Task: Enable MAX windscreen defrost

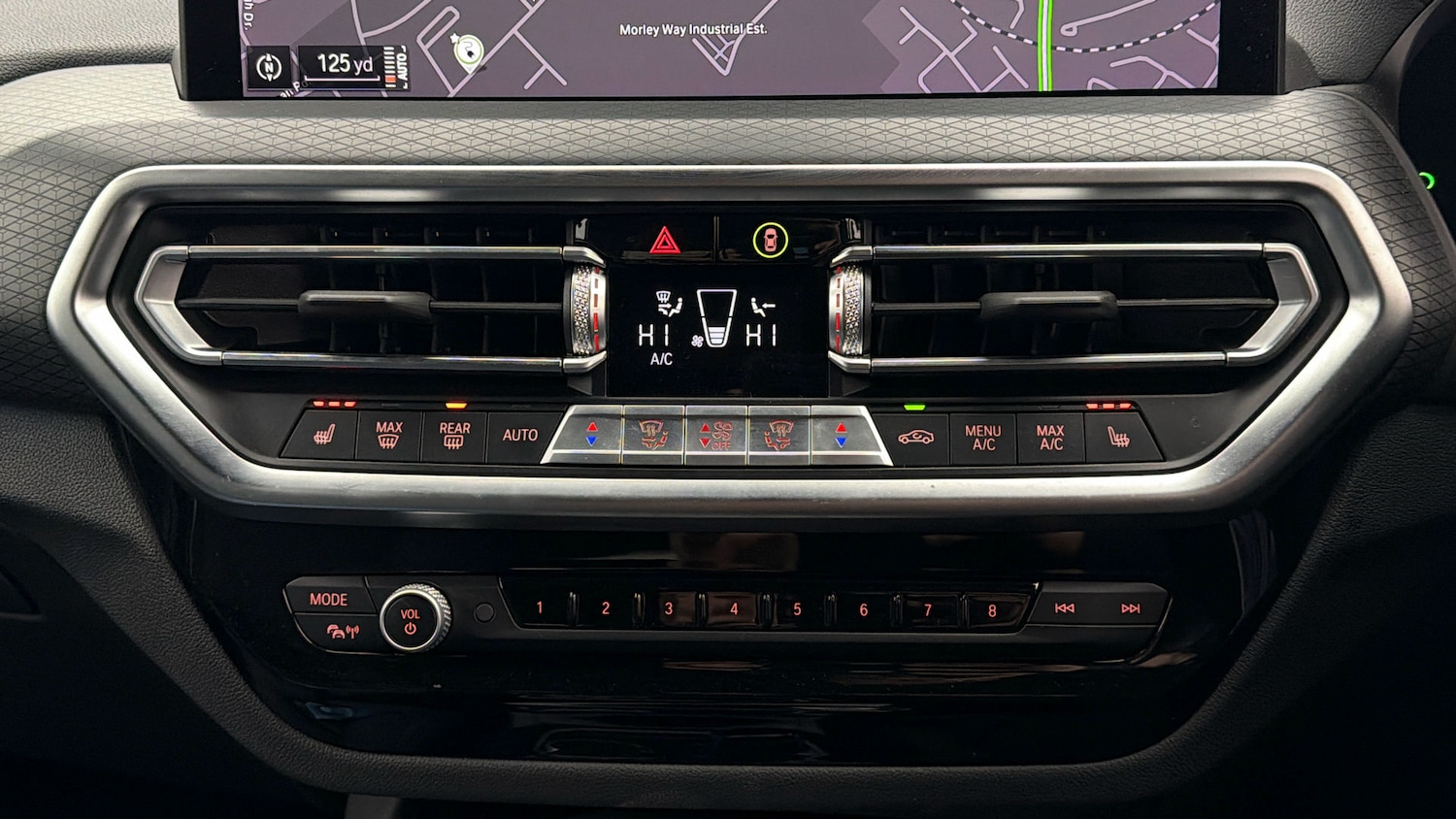Action: point(388,435)
